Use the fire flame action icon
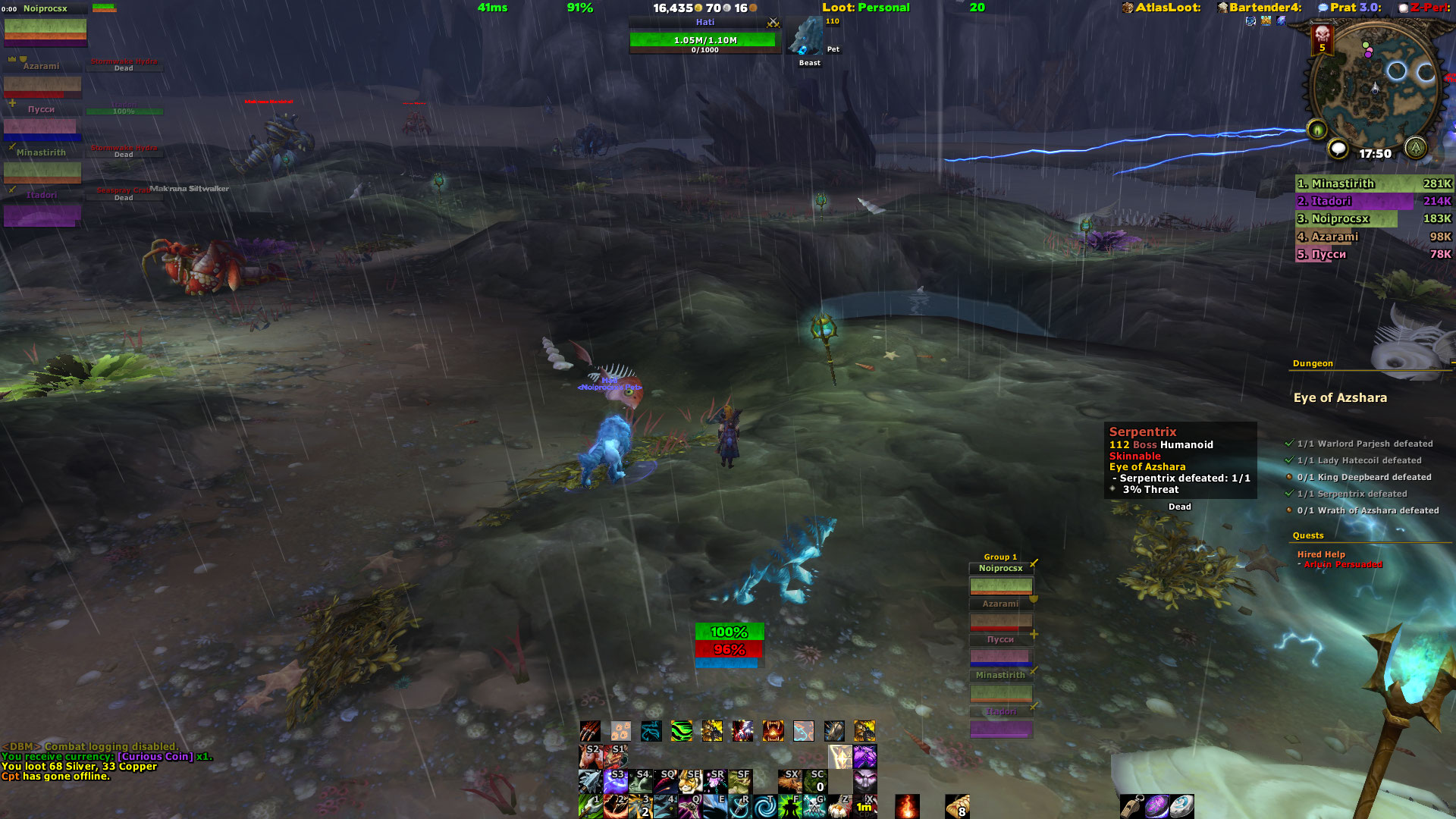The height and width of the screenshot is (819, 1456). pos(907,806)
